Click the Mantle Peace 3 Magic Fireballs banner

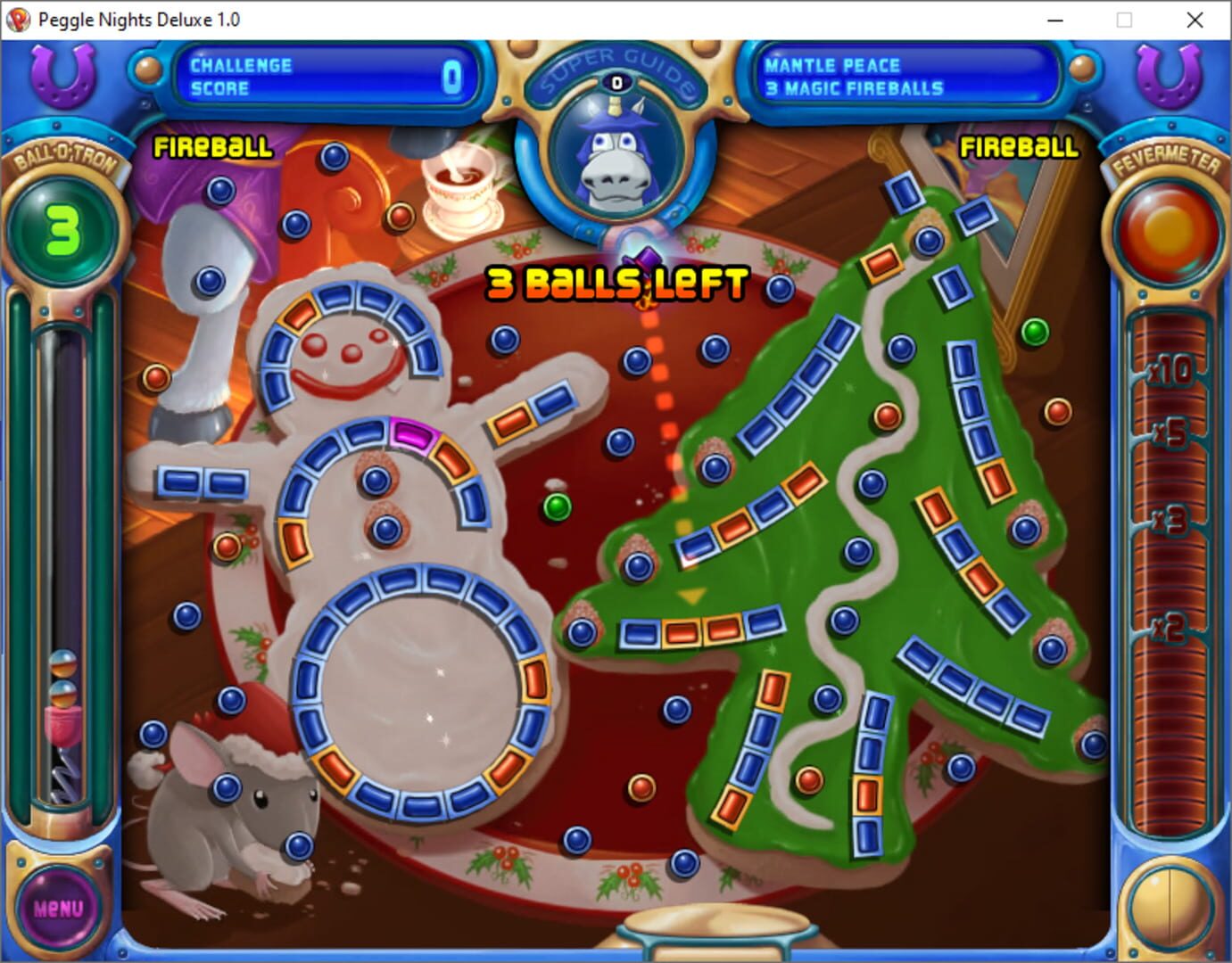(905, 78)
